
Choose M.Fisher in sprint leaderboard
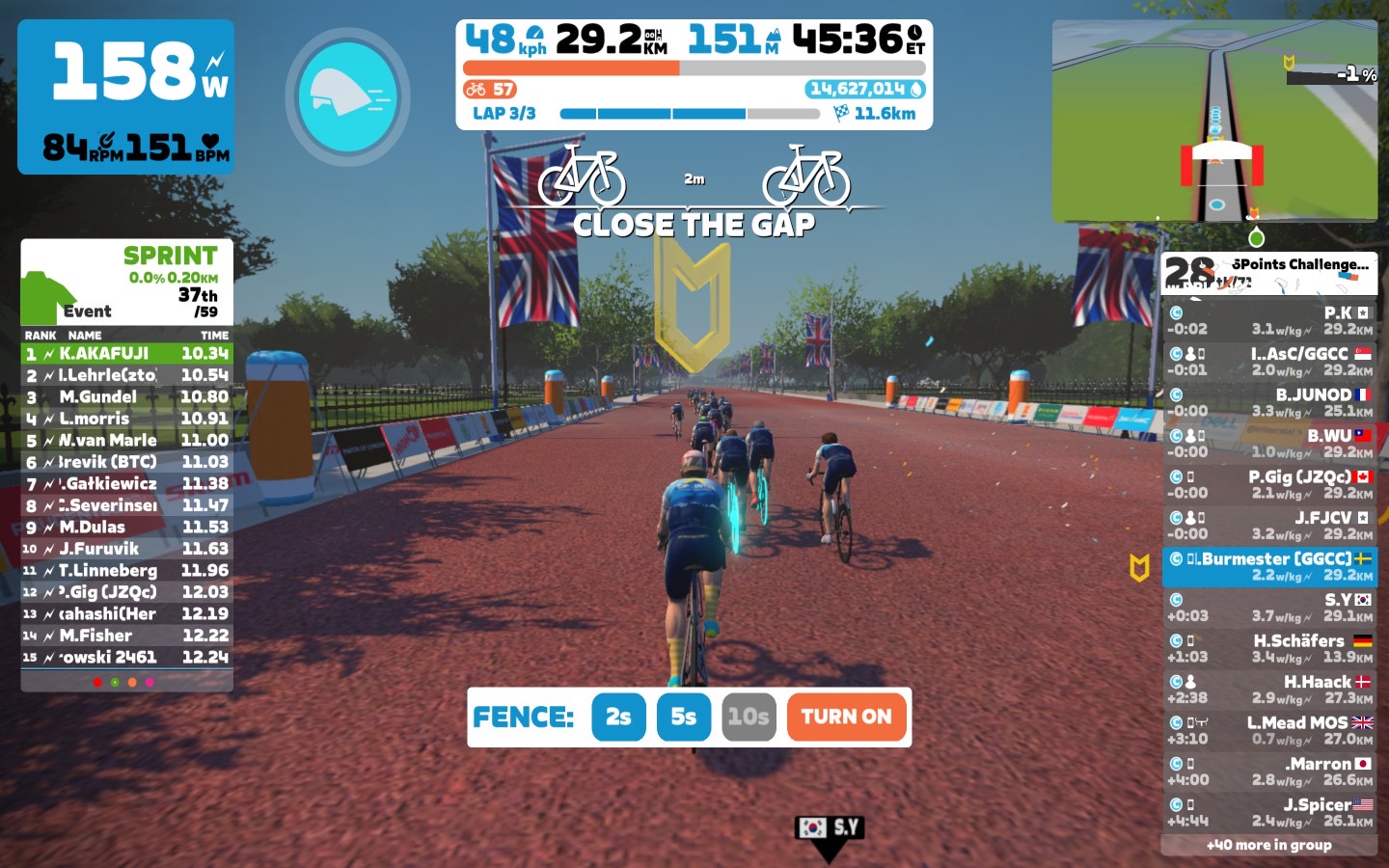tap(126, 636)
